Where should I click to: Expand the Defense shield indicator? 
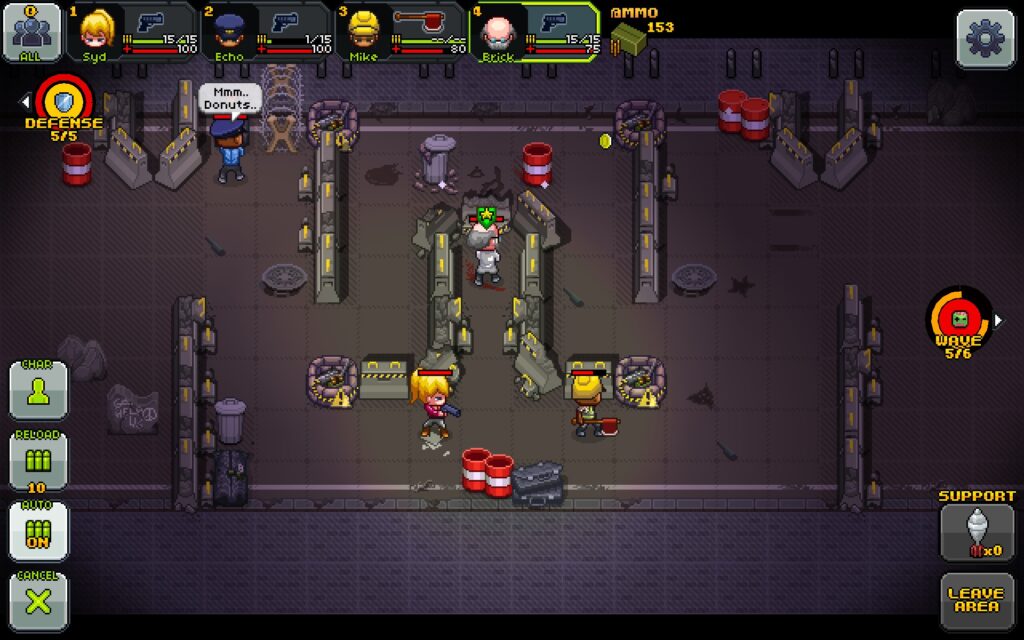[x=62, y=102]
